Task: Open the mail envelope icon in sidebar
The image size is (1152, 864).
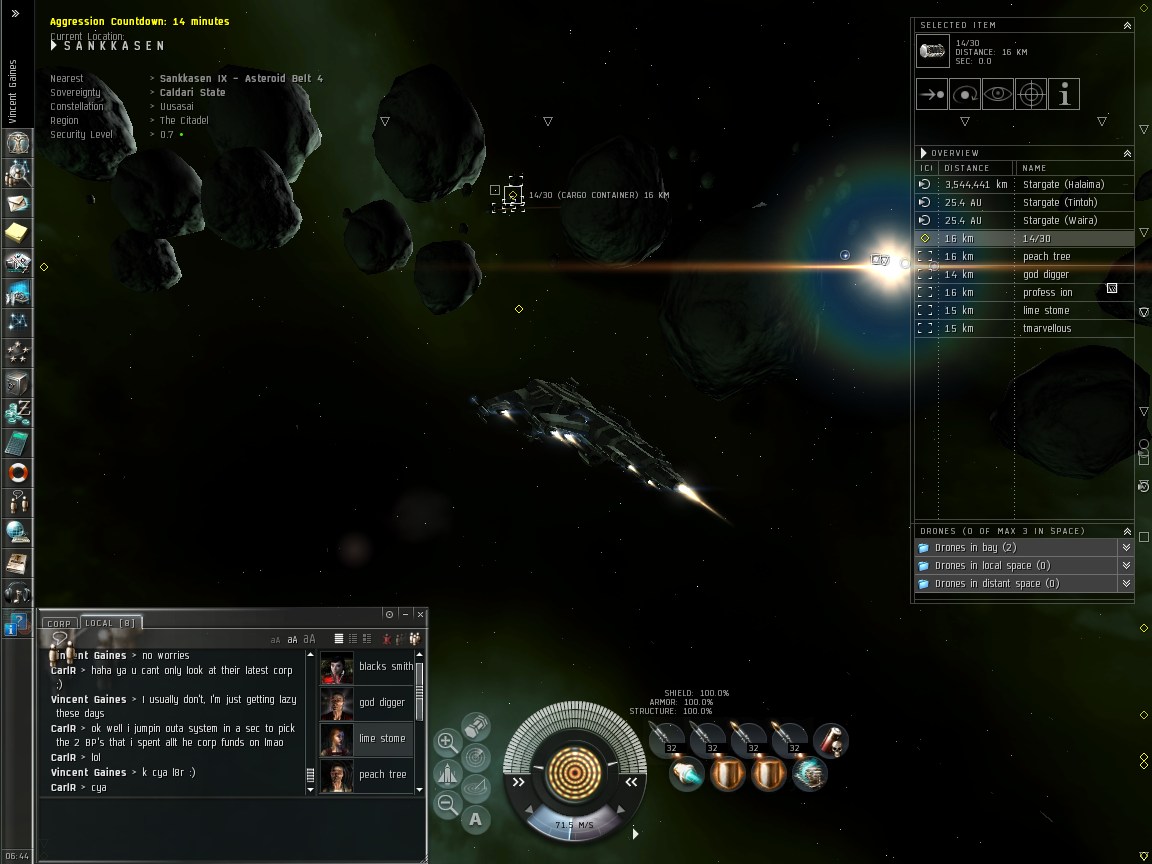Action: coord(18,203)
